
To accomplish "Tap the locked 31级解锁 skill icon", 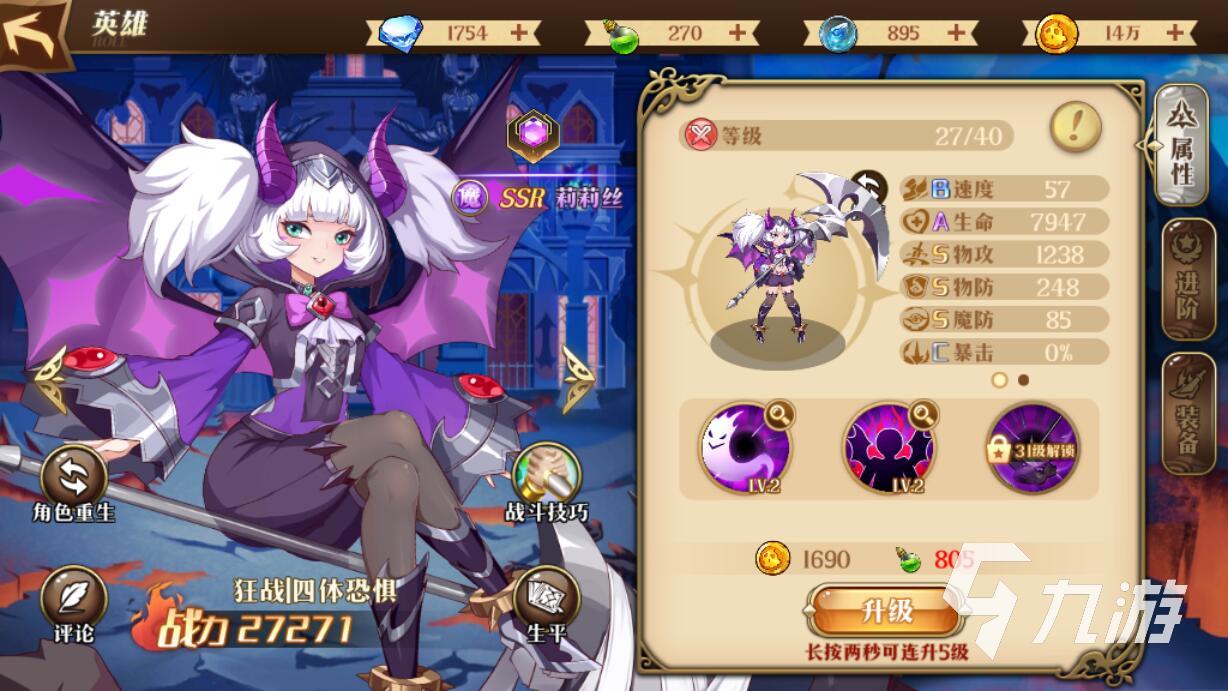I will point(1033,446).
